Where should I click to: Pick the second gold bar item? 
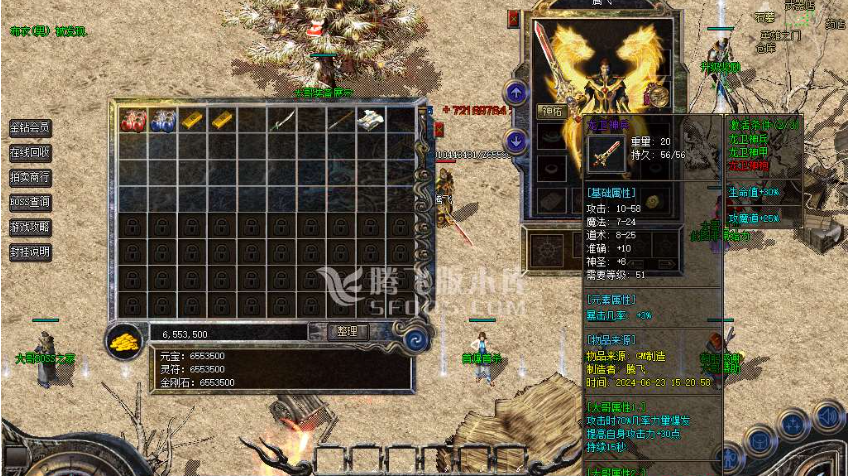click(222, 121)
